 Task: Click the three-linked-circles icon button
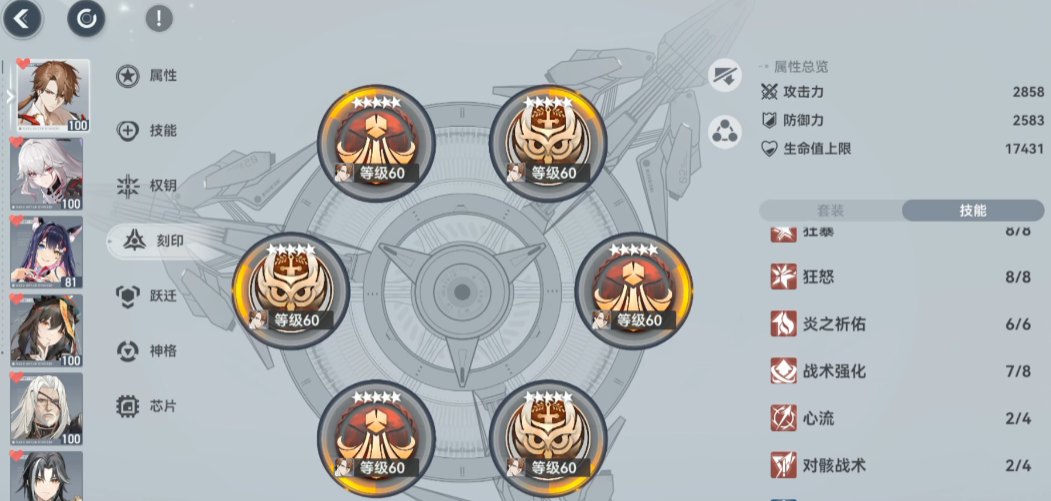click(725, 132)
